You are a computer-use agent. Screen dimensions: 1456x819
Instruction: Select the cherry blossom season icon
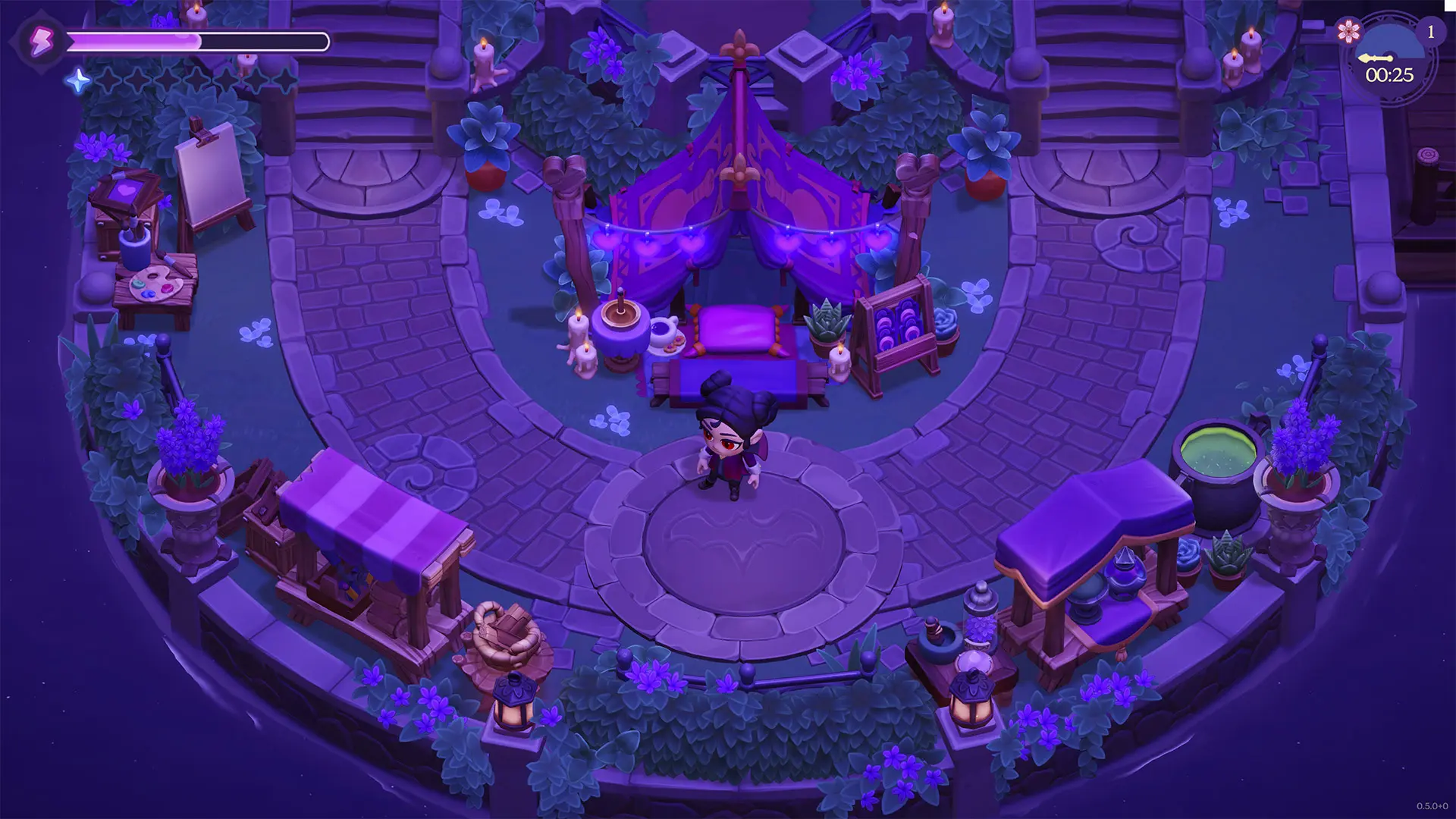[x=1348, y=31]
